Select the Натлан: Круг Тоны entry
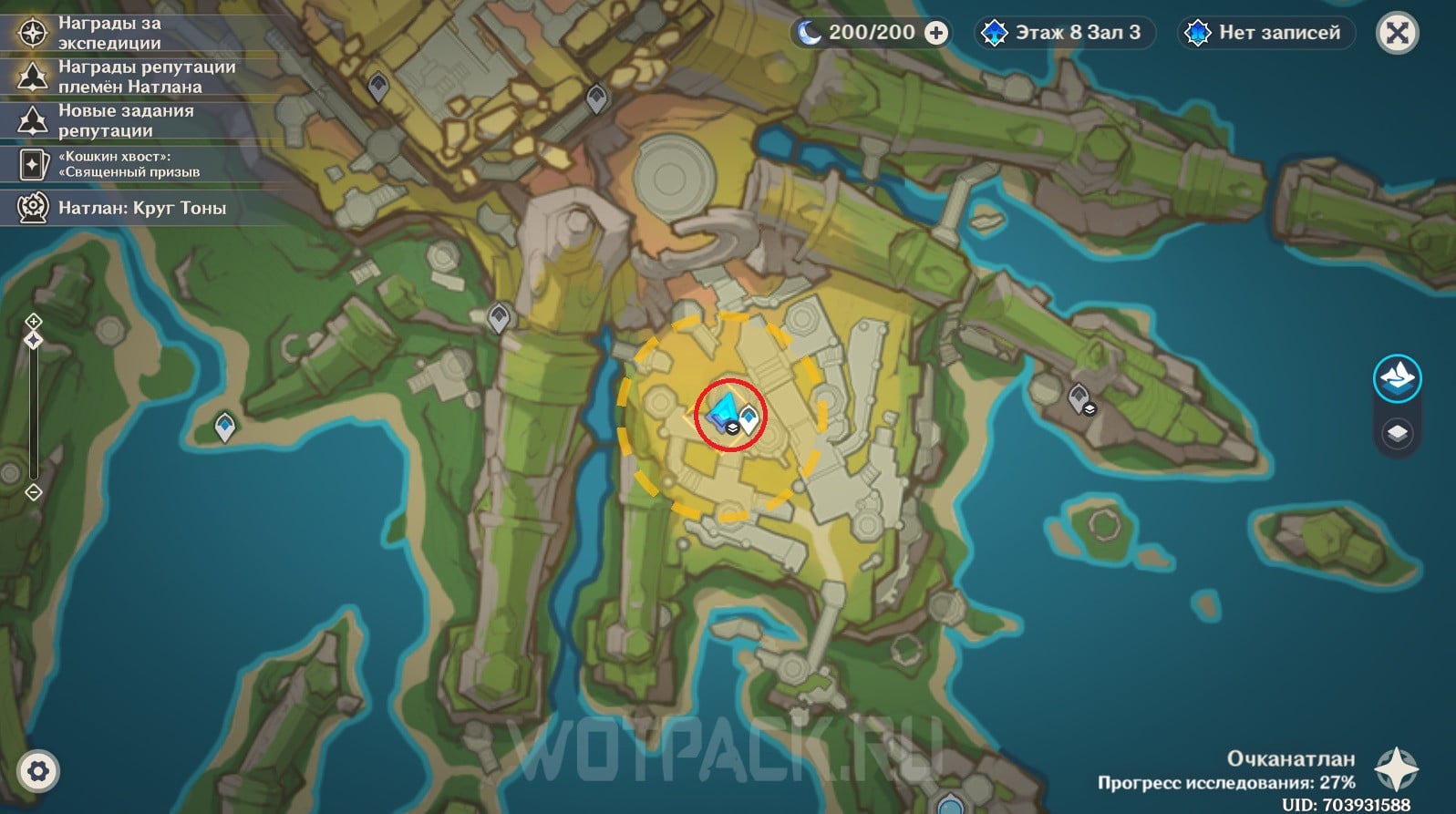 click(141, 208)
